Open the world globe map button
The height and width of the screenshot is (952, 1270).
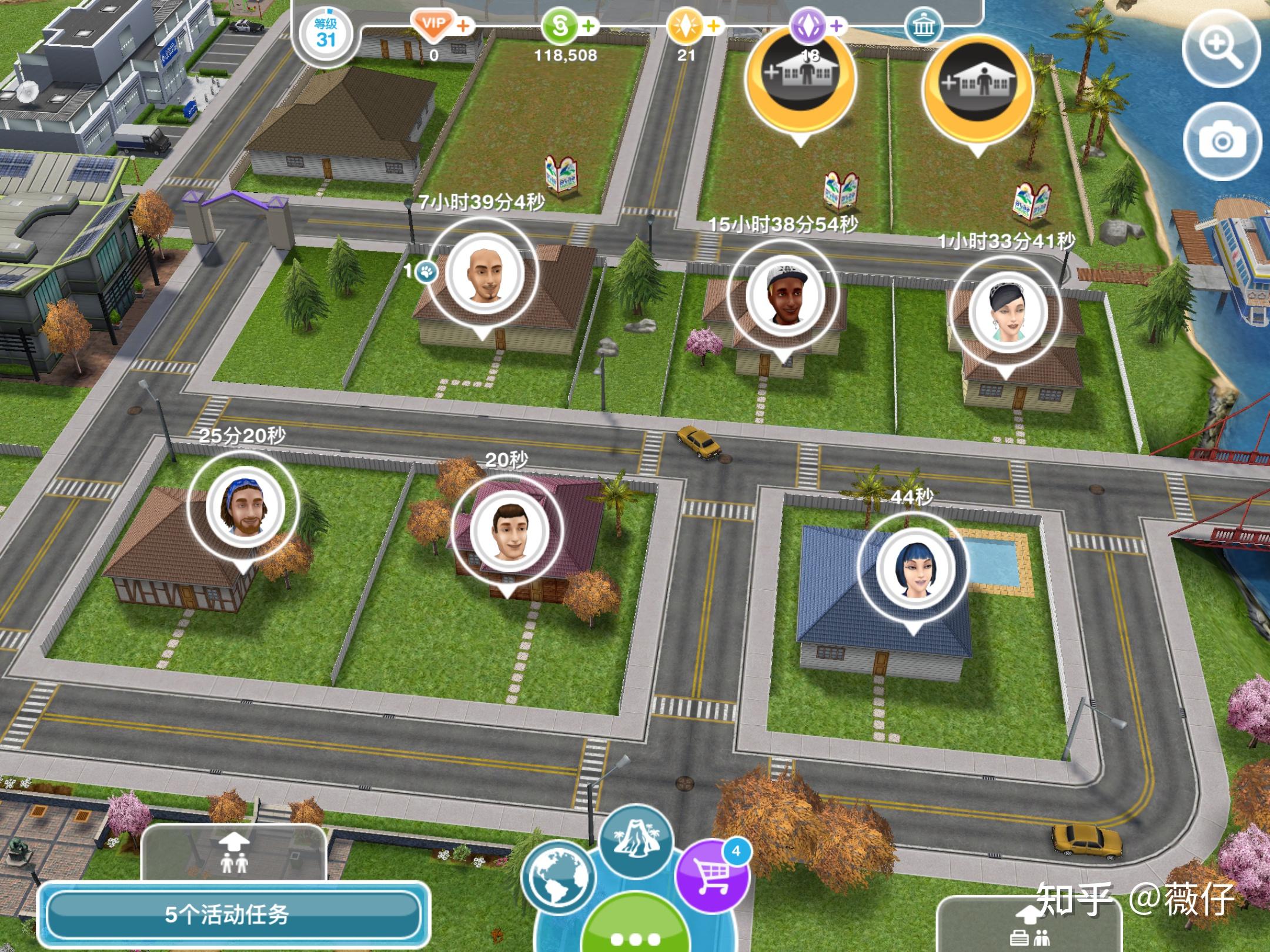click(x=557, y=877)
